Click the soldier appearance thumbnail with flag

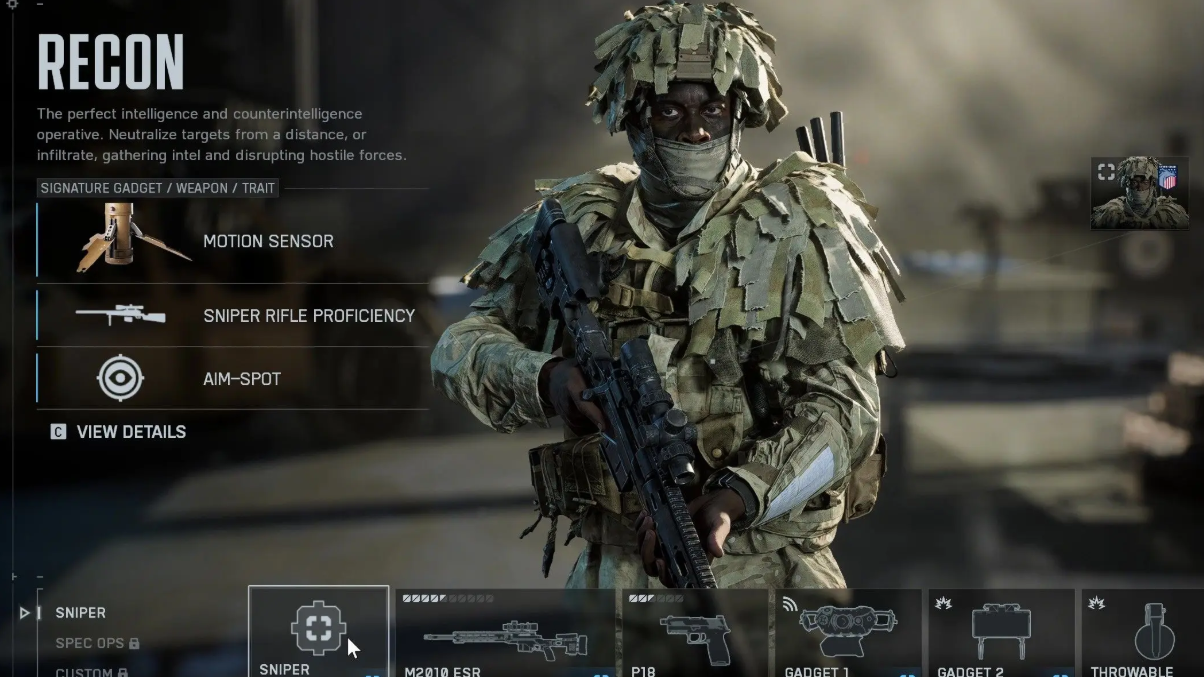pyautogui.click(x=1139, y=193)
